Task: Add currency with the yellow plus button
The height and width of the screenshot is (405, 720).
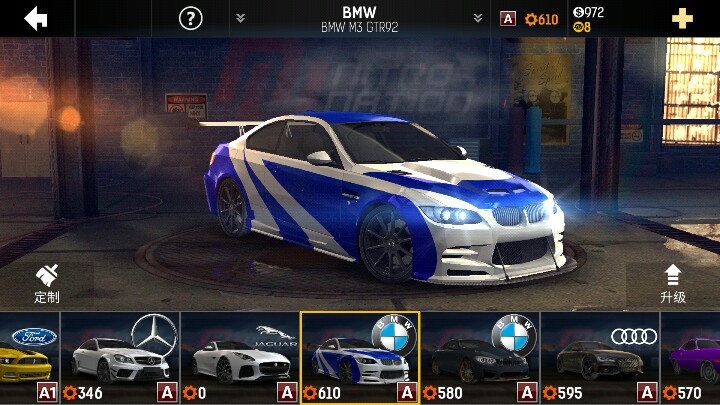Action: coord(683,19)
